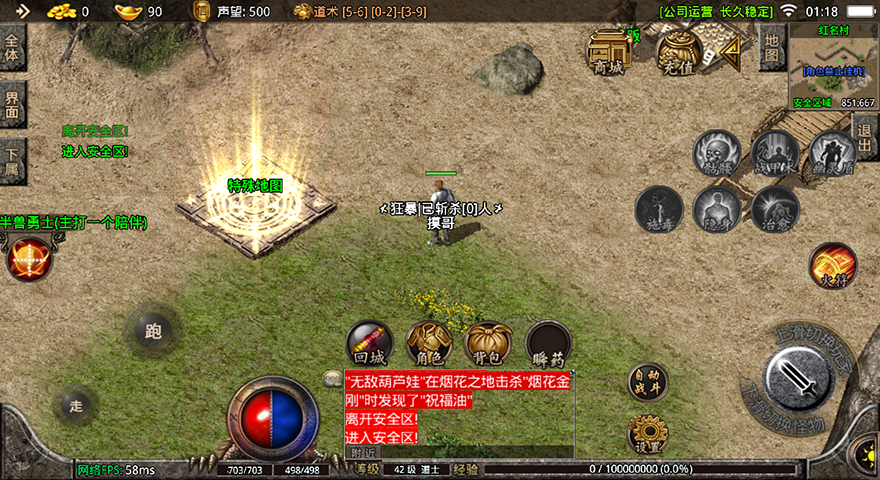Open the 背包 backpack
Image resolution: width=880 pixels, height=480 pixels.
coord(489,343)
